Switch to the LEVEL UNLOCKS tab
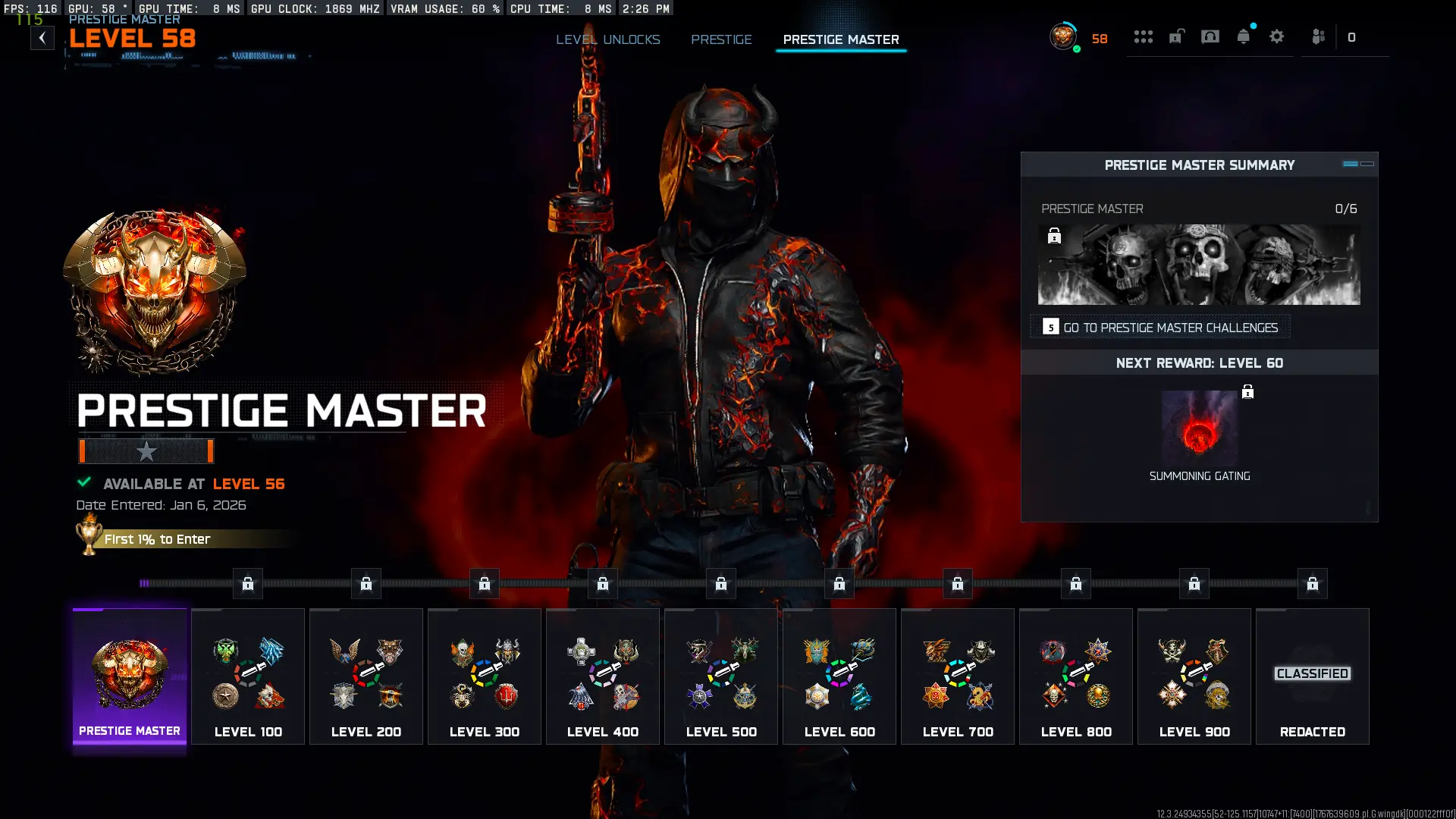The height and width of the screenshot is (819, 1456). coord(607,39)
